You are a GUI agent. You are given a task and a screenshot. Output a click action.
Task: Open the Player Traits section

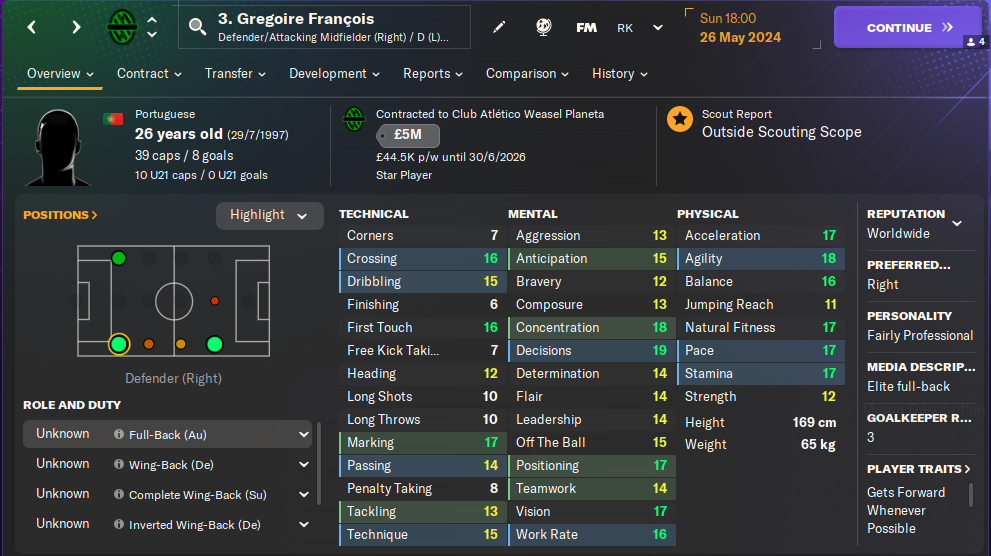point(919,469)
